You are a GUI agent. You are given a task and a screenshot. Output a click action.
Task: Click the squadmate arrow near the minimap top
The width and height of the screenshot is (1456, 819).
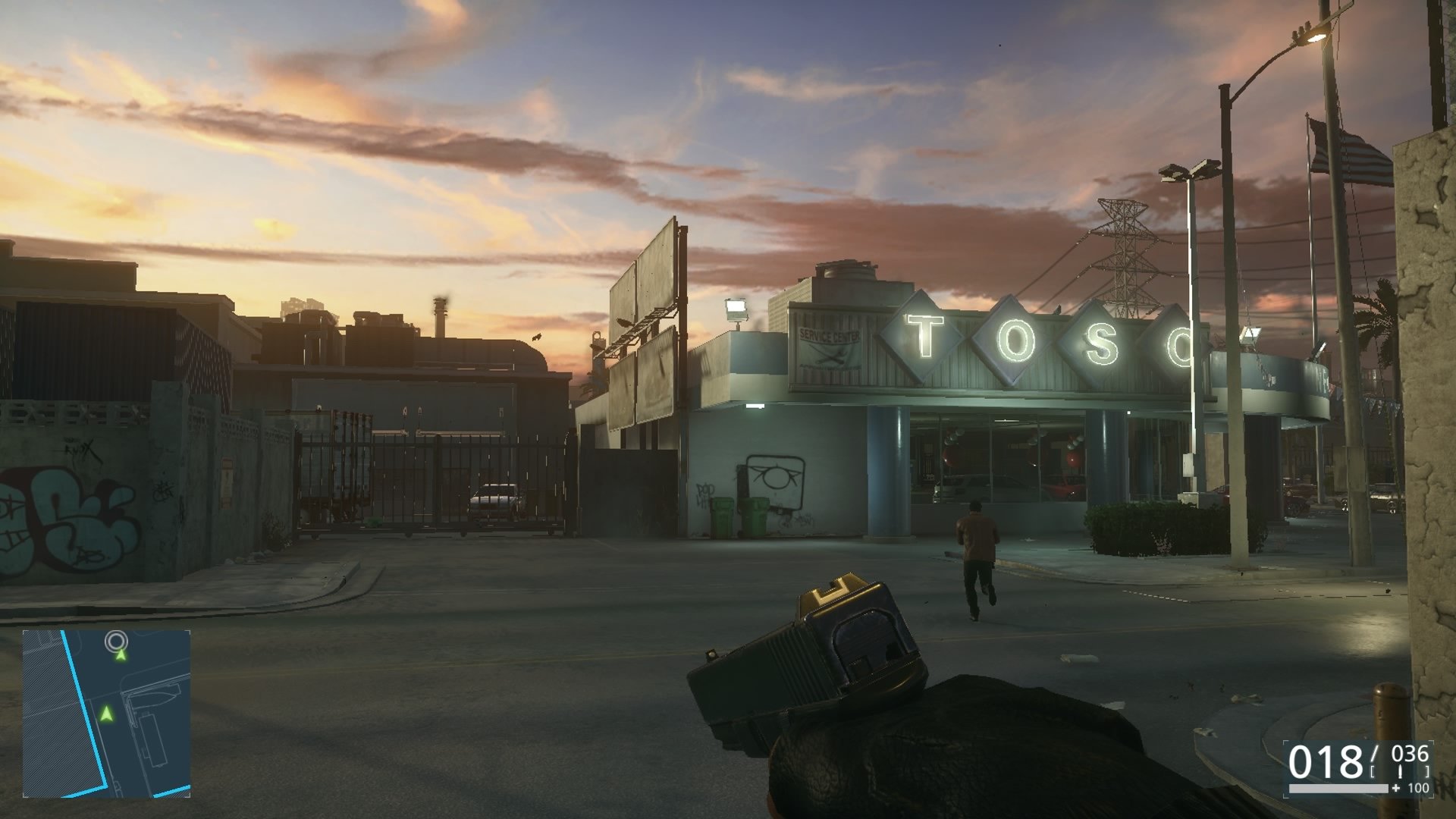(121, 655)
